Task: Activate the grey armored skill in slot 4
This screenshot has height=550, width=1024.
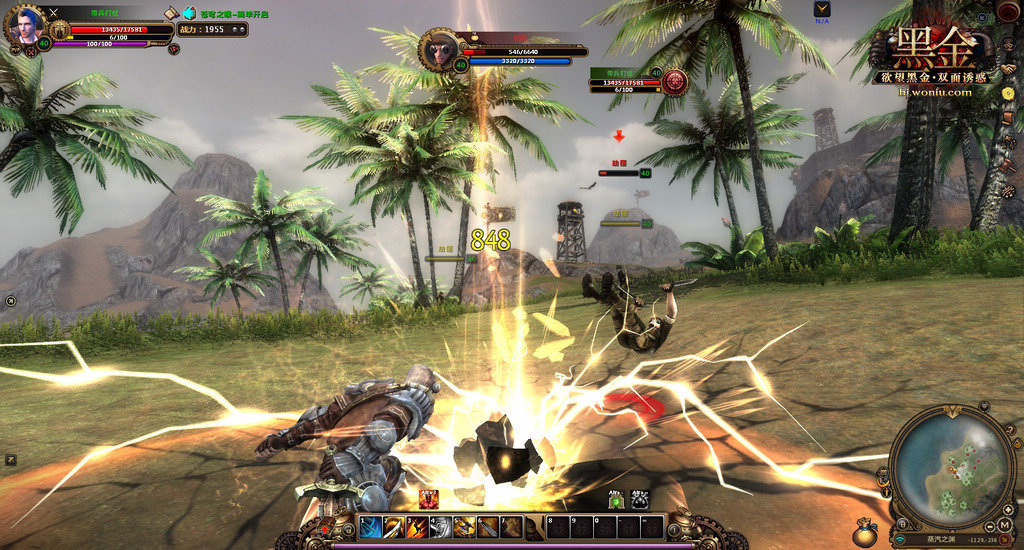Action: 441,527
